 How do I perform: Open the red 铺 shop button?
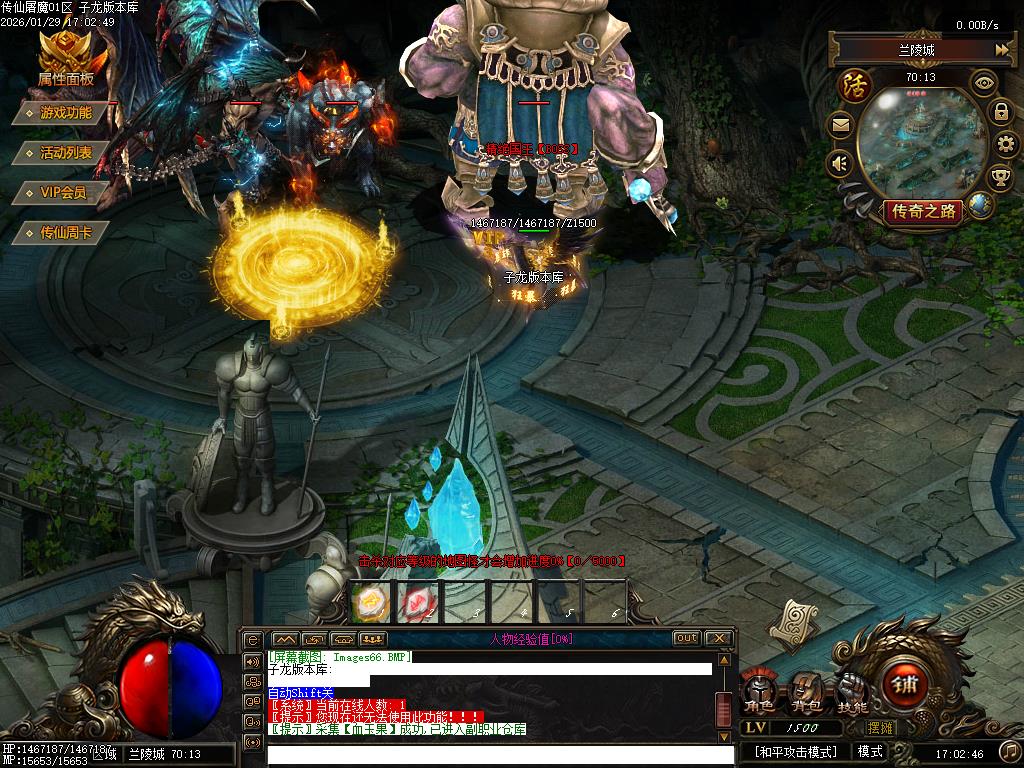click(906, 687)
